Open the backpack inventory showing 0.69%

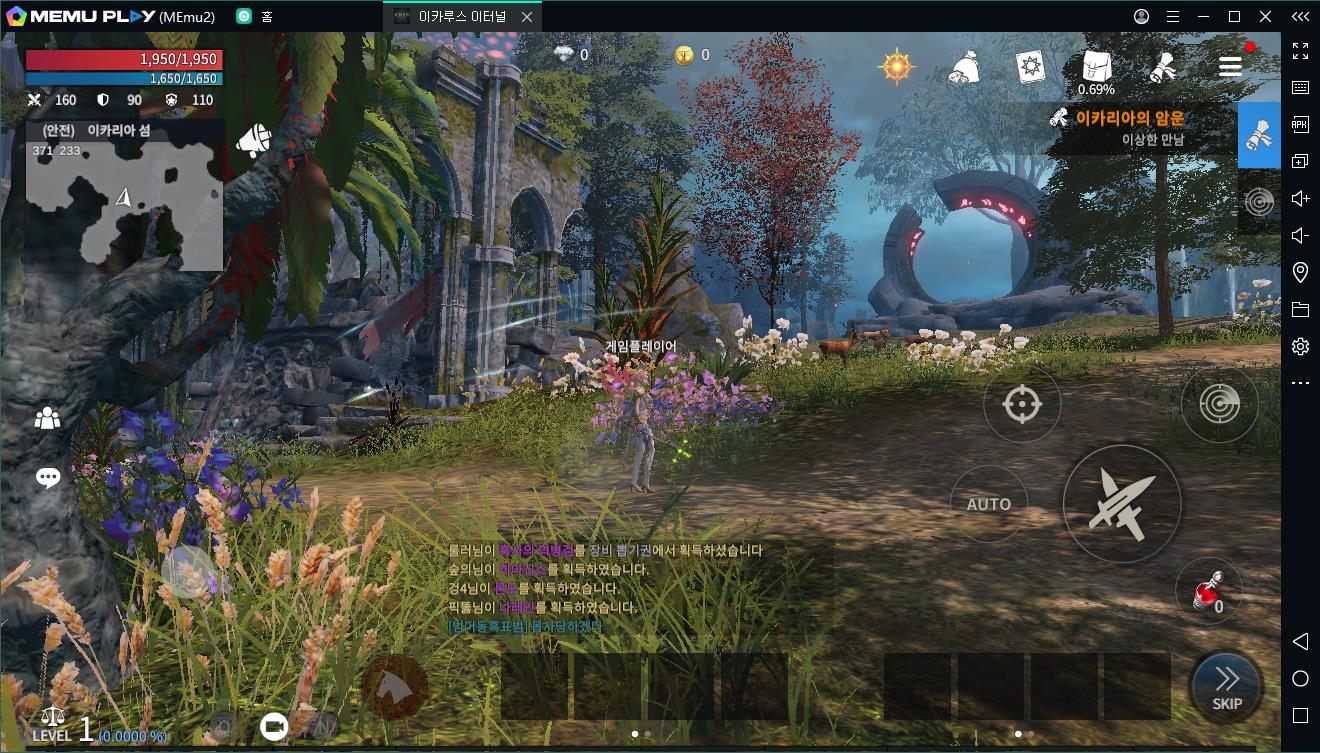(1096, 69)
